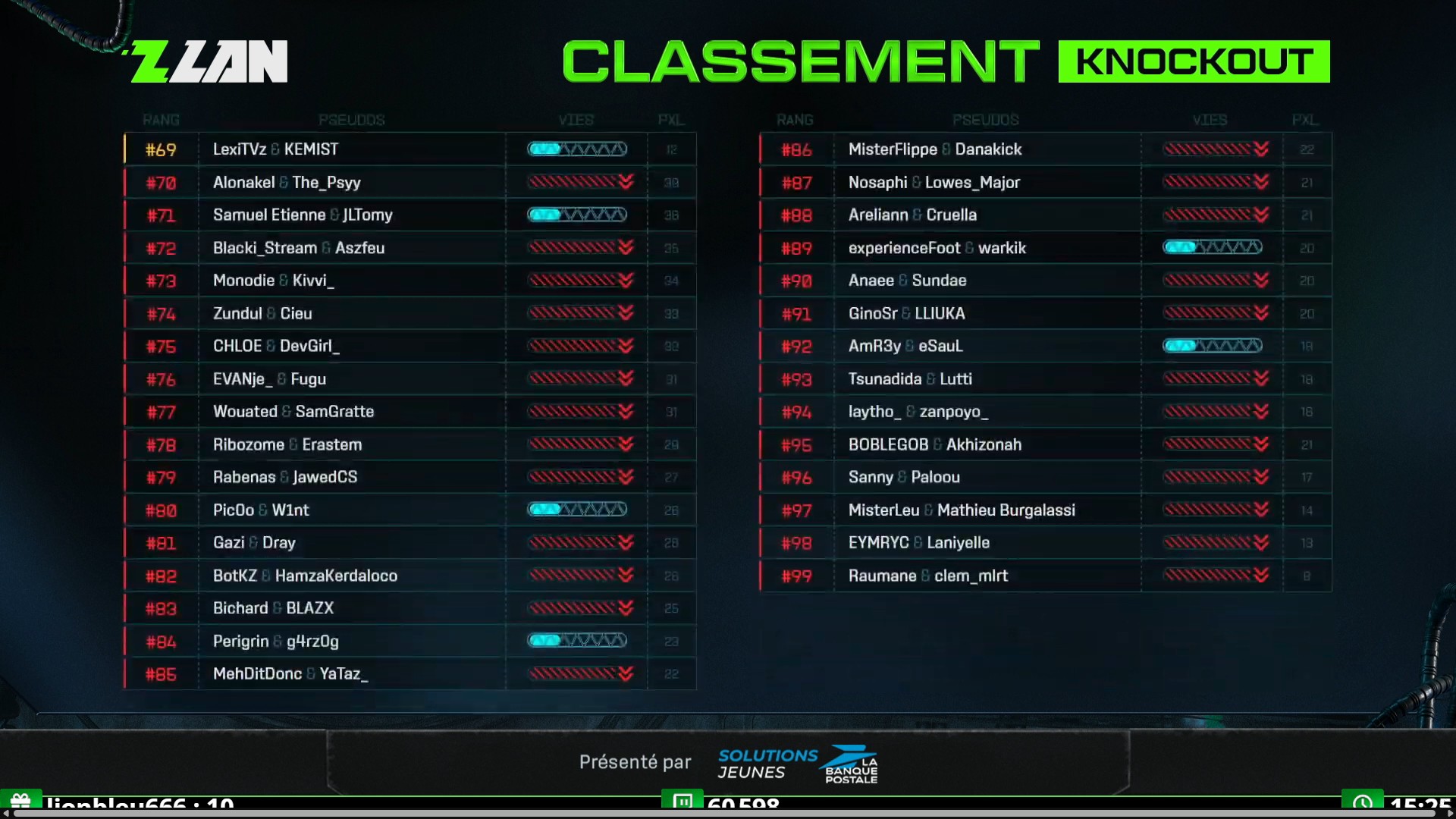This screenshot has height=819, width=1456.
Task: Click the clock icon next to 15:25
Action: point(1364,802)
